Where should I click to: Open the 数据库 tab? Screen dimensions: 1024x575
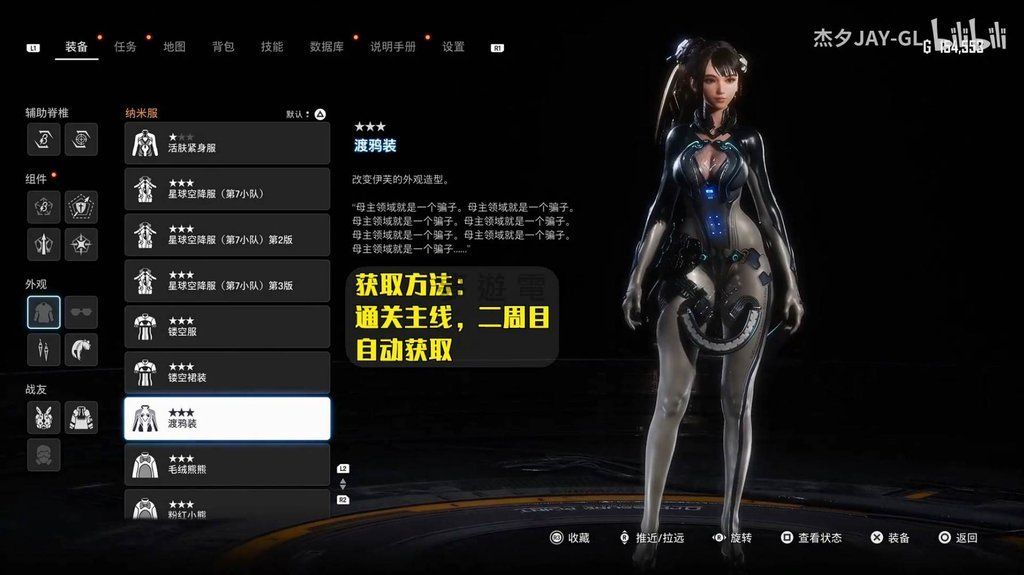point(327,47)
